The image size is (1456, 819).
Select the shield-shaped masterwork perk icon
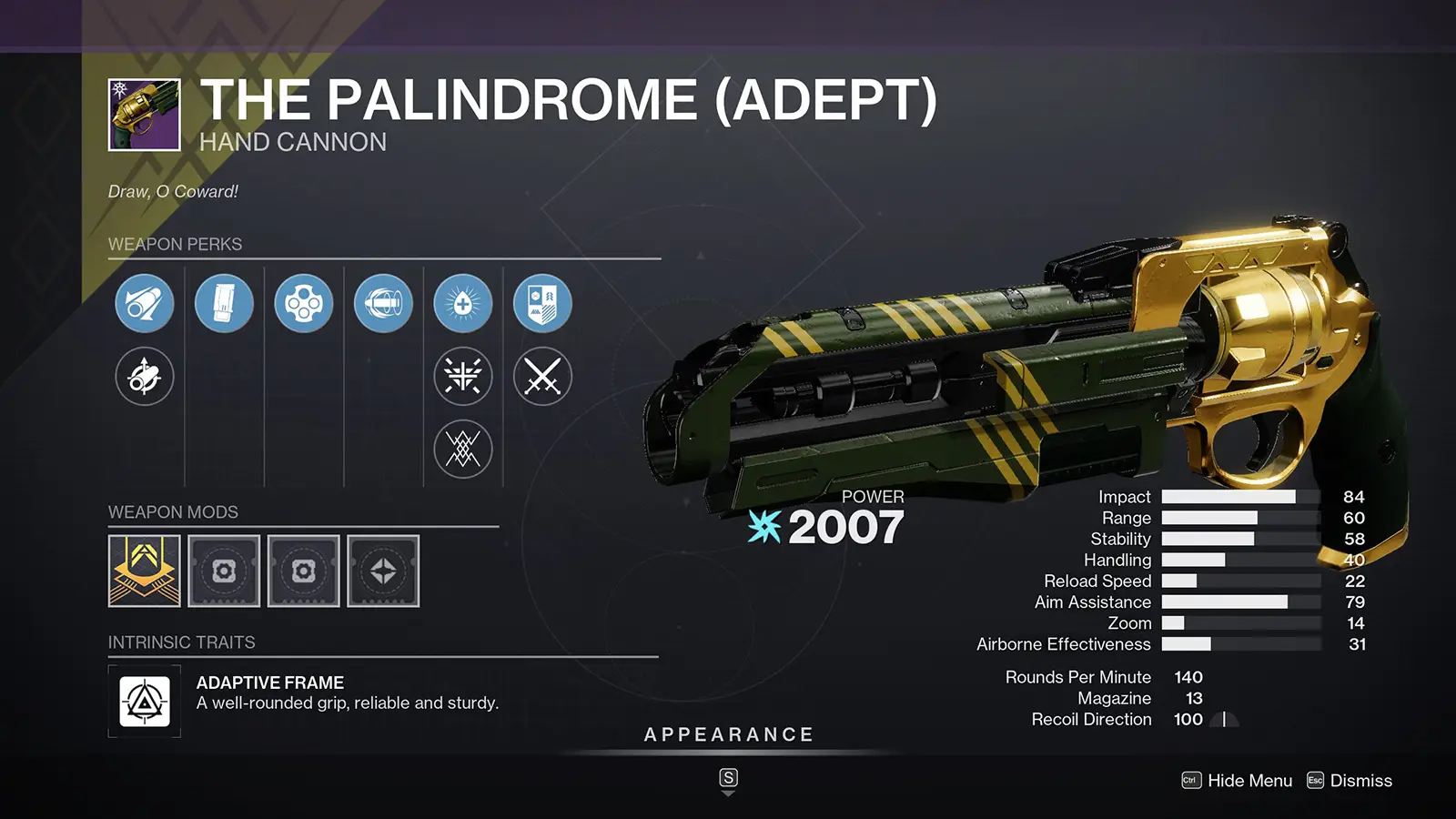542,303
